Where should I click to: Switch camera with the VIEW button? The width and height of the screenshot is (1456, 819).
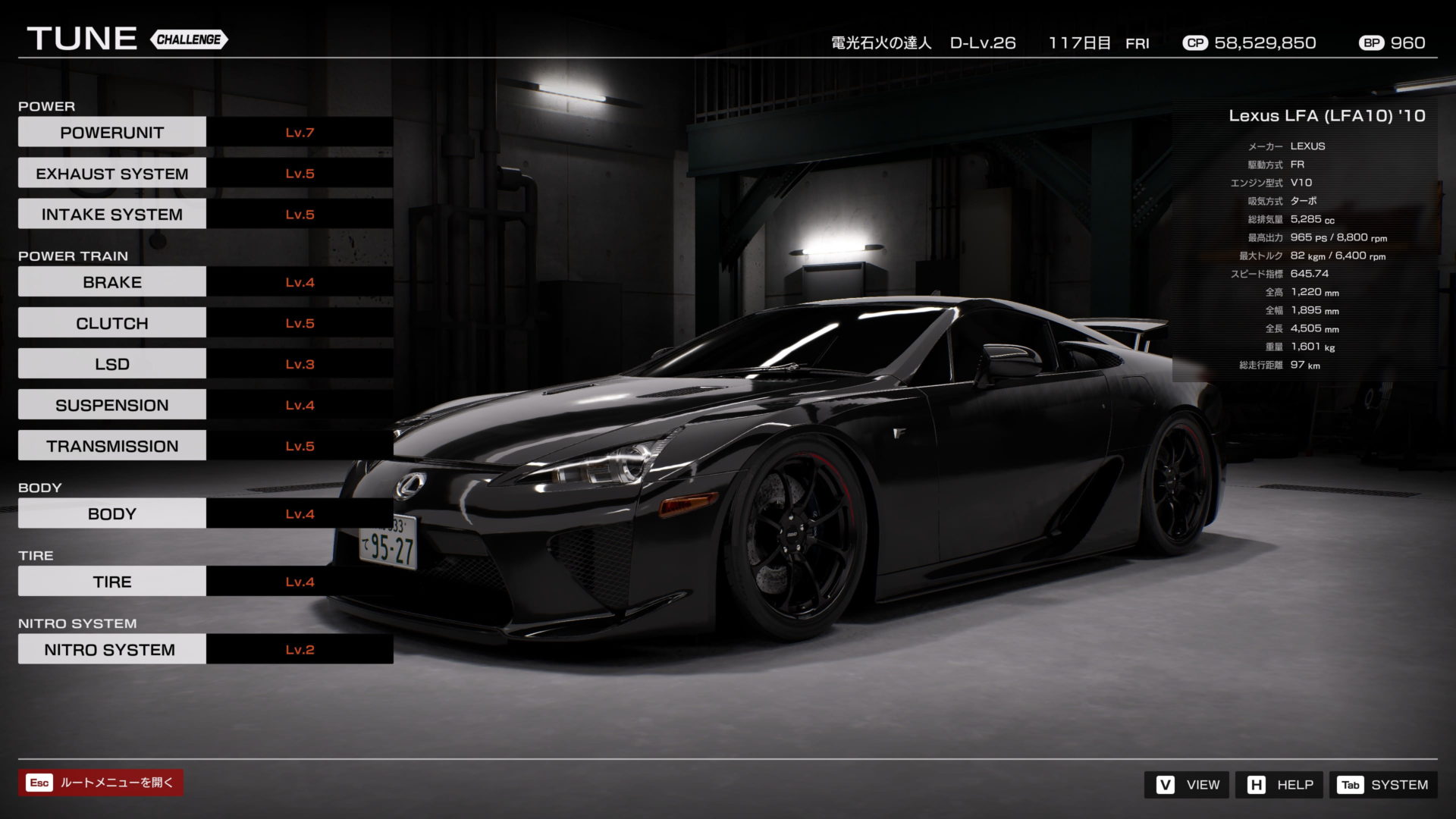[1188, 785]
